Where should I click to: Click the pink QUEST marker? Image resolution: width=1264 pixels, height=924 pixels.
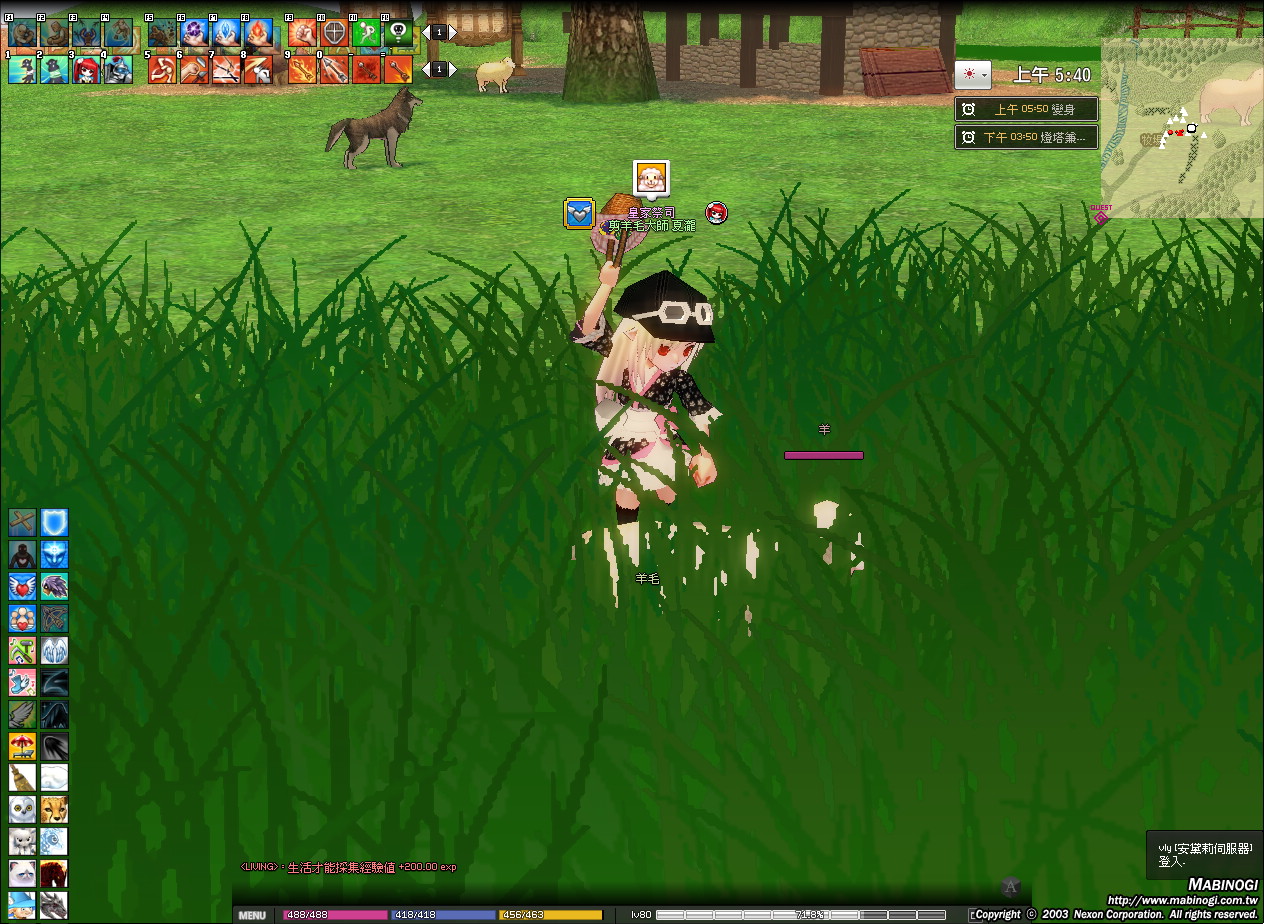point(1101,215)
